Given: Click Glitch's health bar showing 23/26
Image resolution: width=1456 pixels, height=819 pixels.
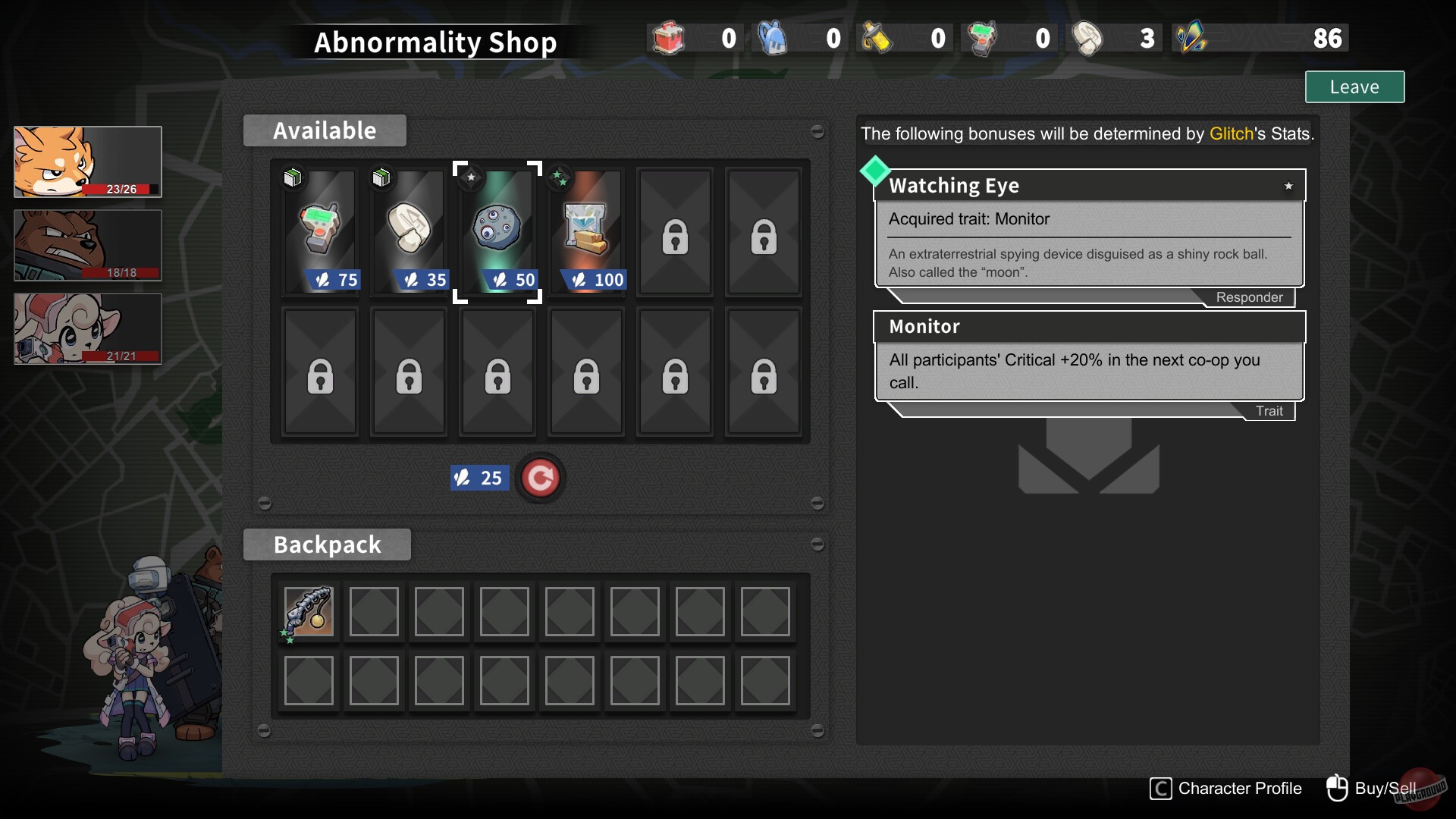Looking at the screenshot, I should pyautogui.click(x=118, y=189).
